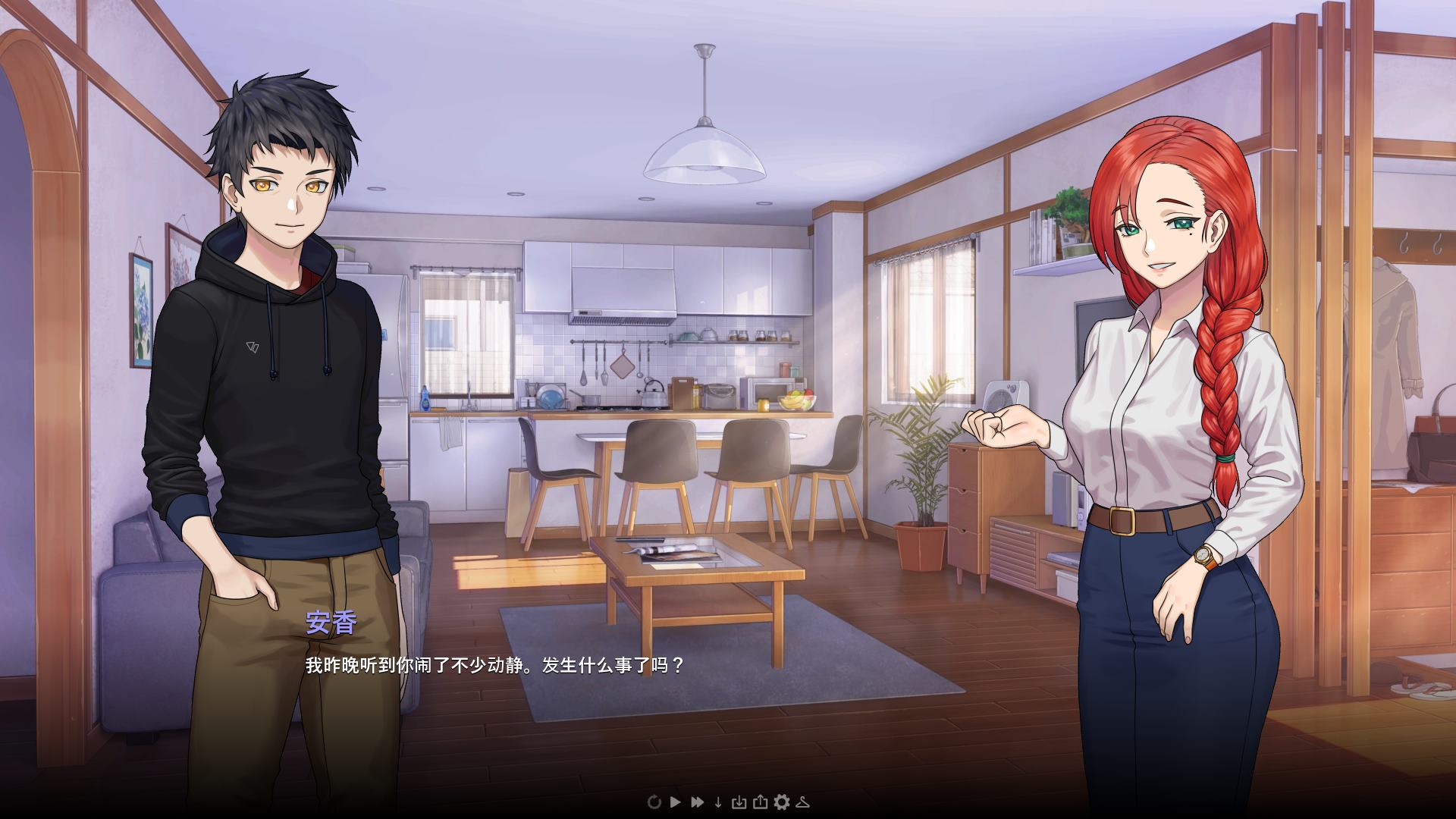Open dialogue history with the rewind icon
1456x819 pixels.
(654, 802)
